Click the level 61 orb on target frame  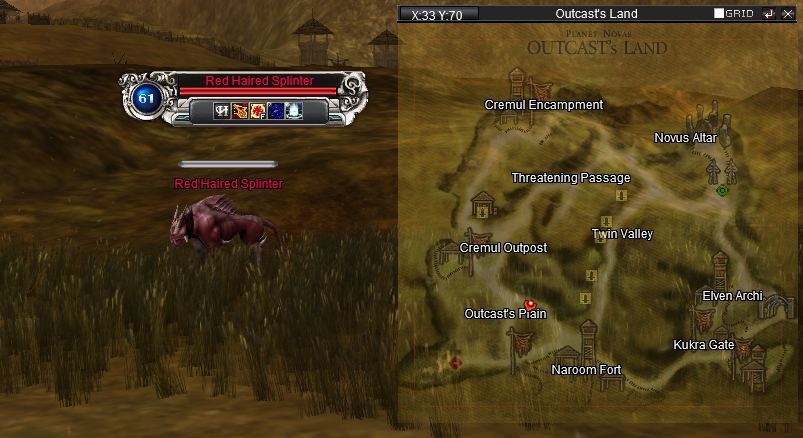pos(145,98)
